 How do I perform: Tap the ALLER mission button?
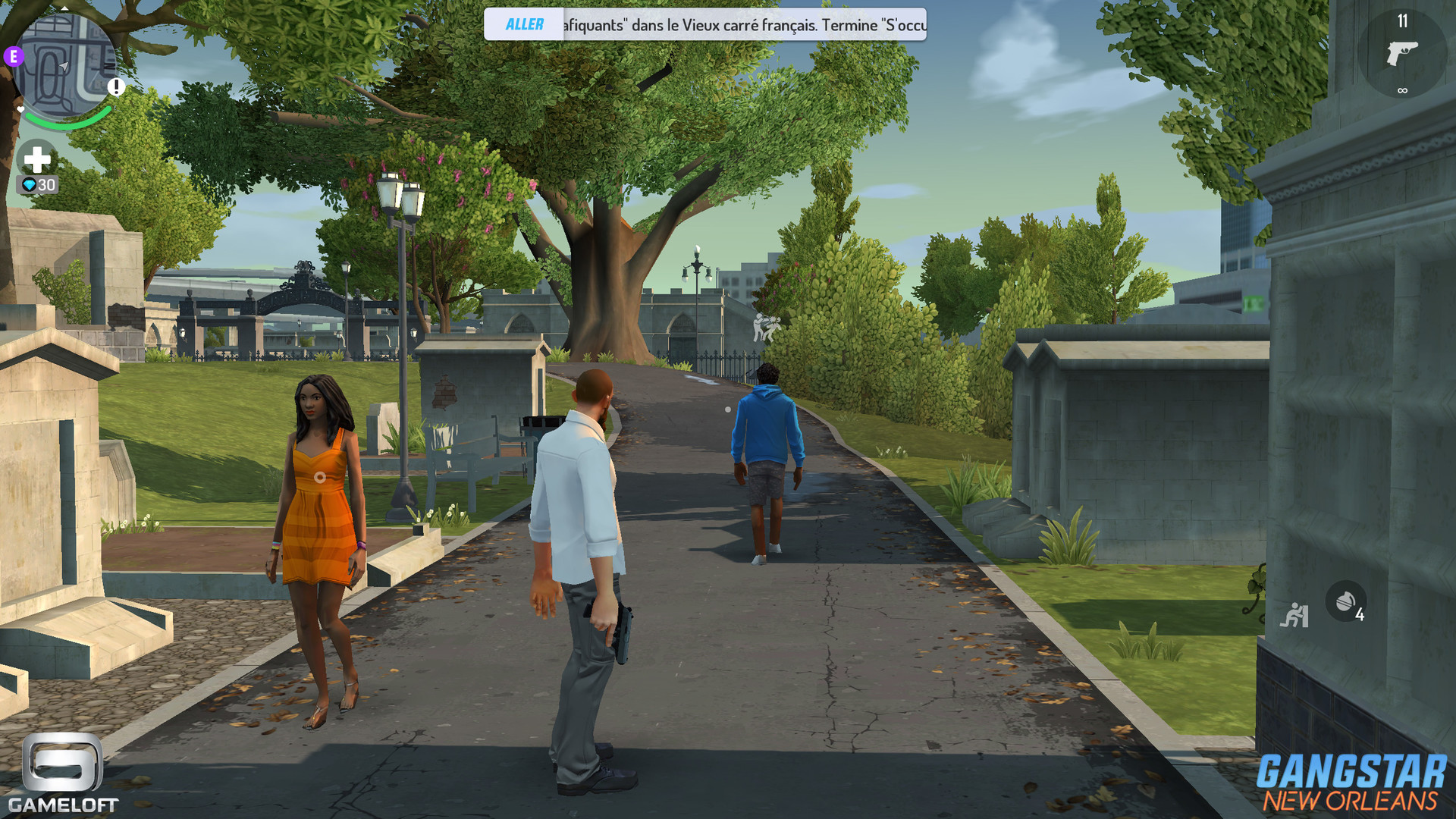click(x=524, y=25)
